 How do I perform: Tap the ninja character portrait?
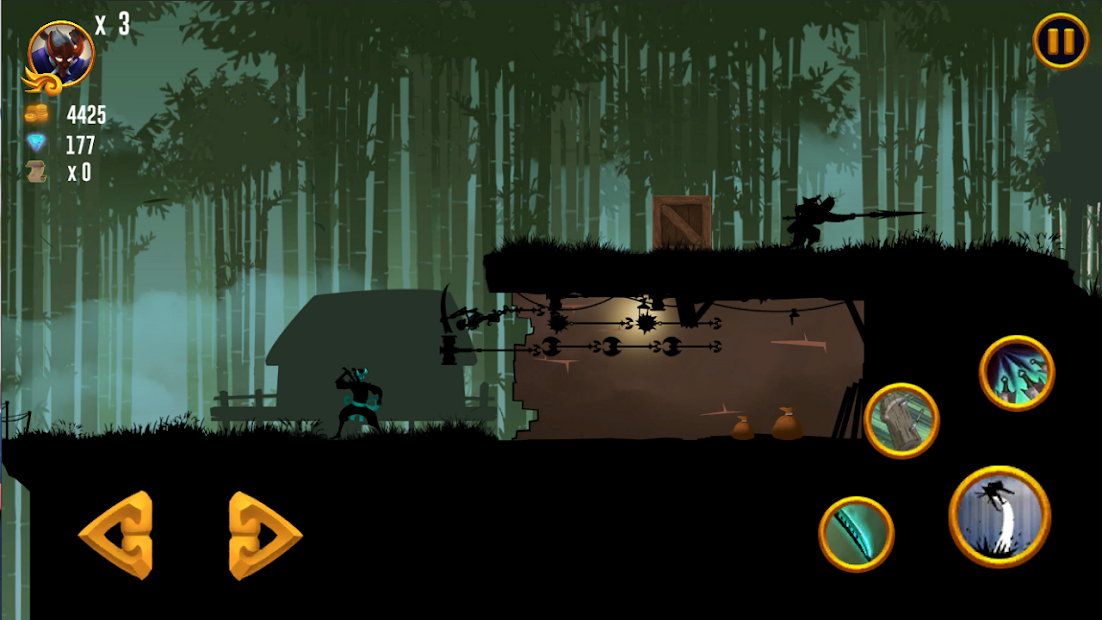click(x=61, y=55)
